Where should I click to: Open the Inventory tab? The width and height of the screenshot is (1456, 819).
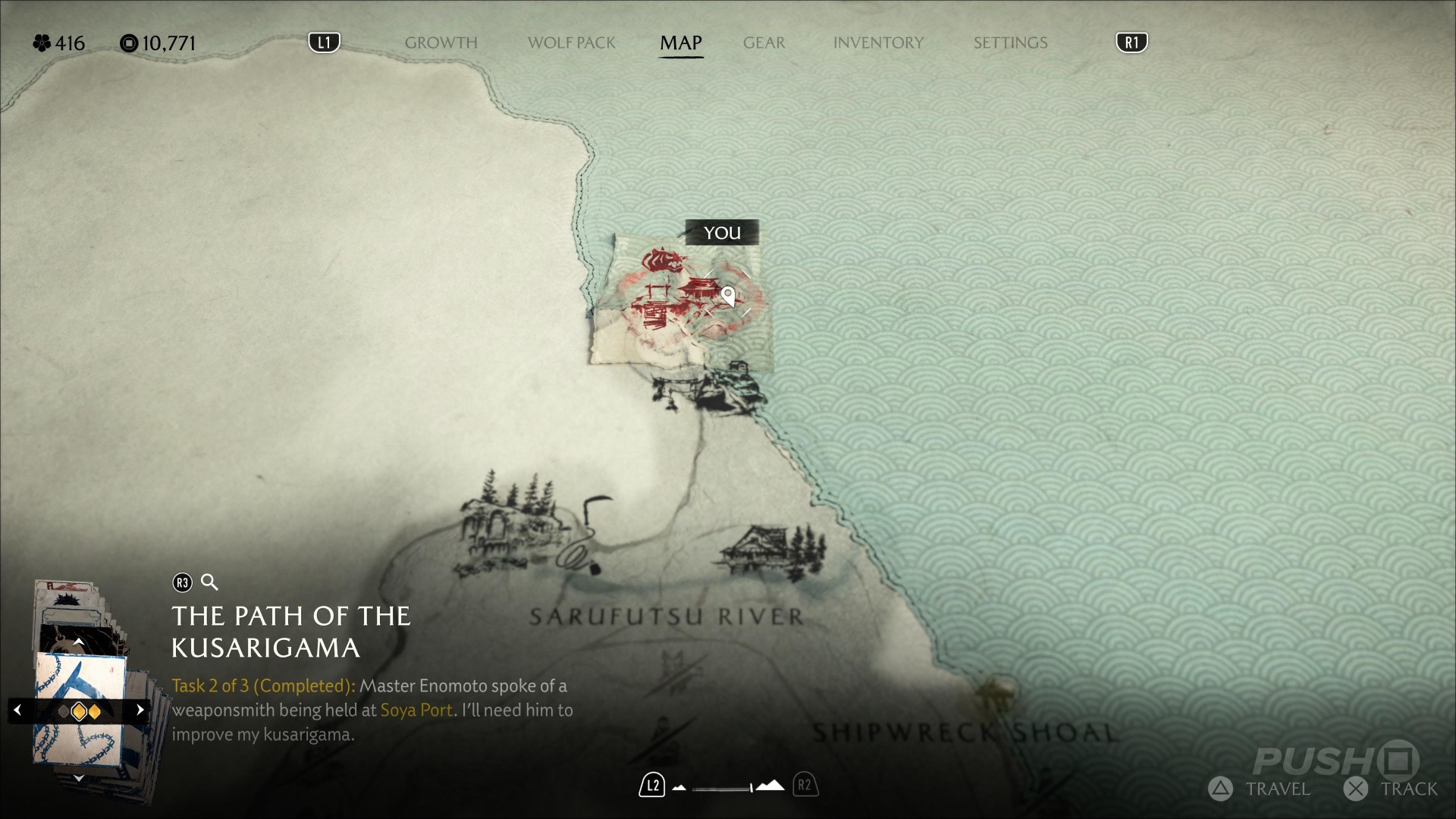click(878, 43)
